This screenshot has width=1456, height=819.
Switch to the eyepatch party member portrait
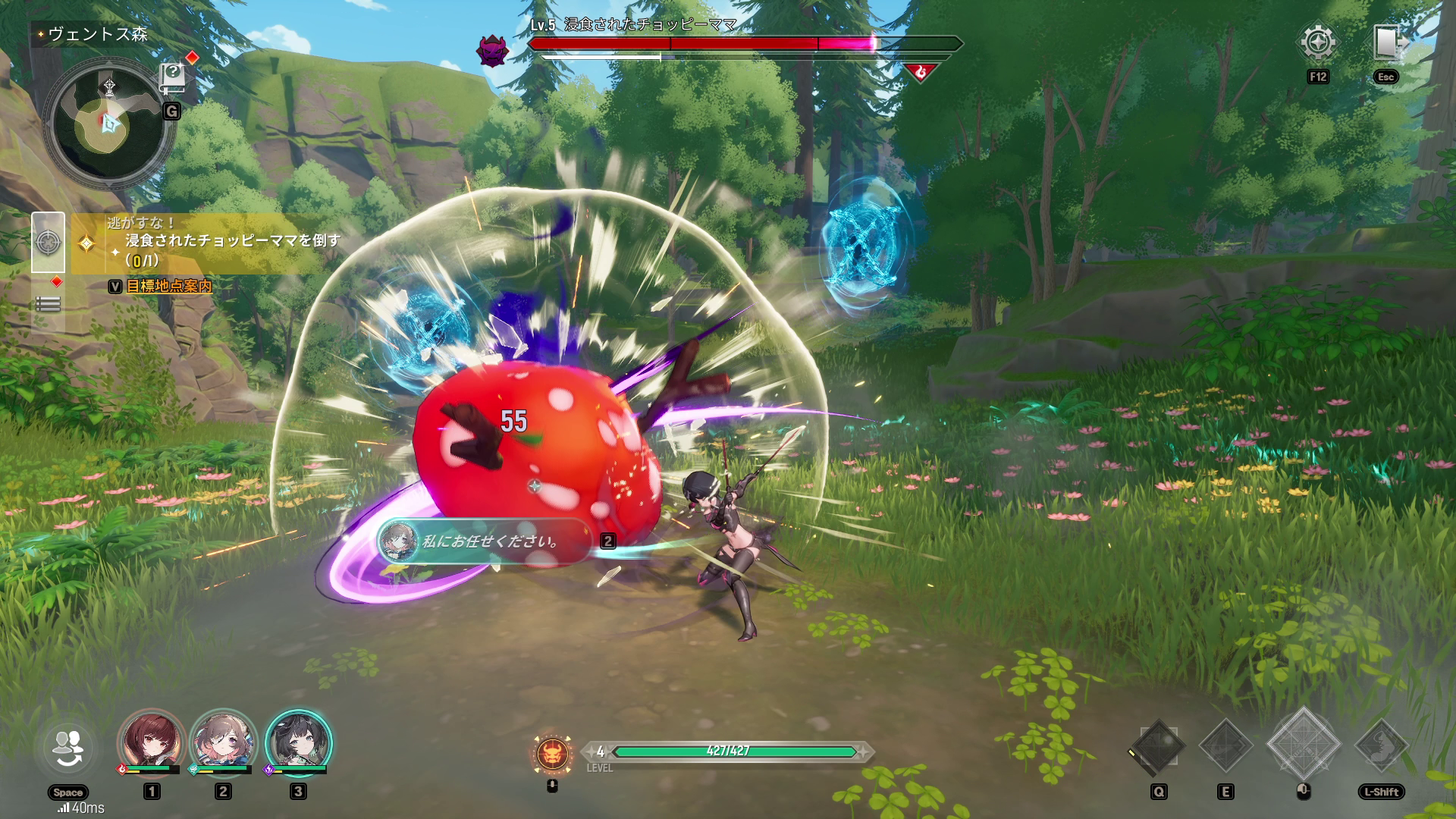tap(223, 742)
